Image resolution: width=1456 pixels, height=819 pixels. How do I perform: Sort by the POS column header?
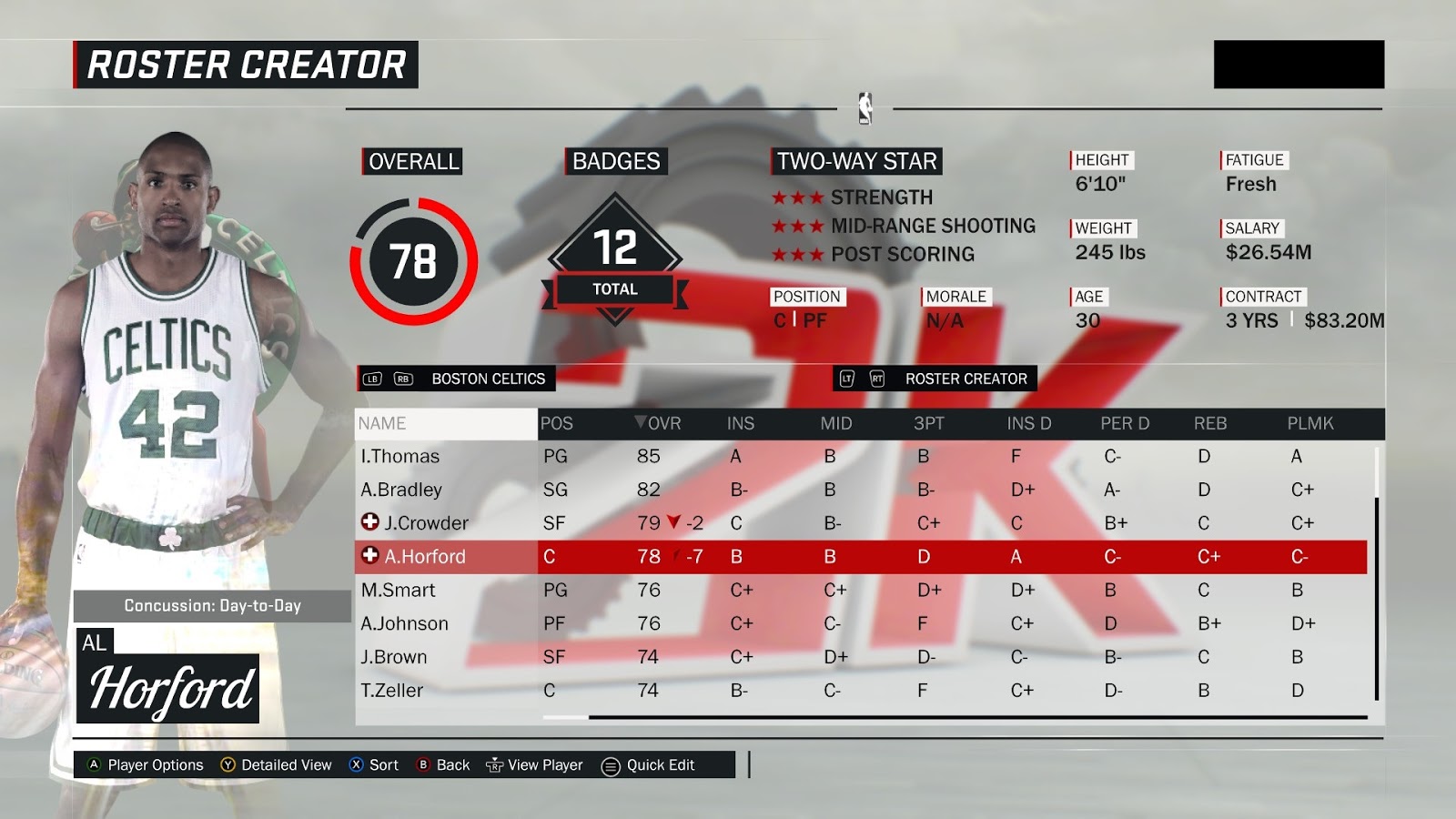[x=556, y=423]
